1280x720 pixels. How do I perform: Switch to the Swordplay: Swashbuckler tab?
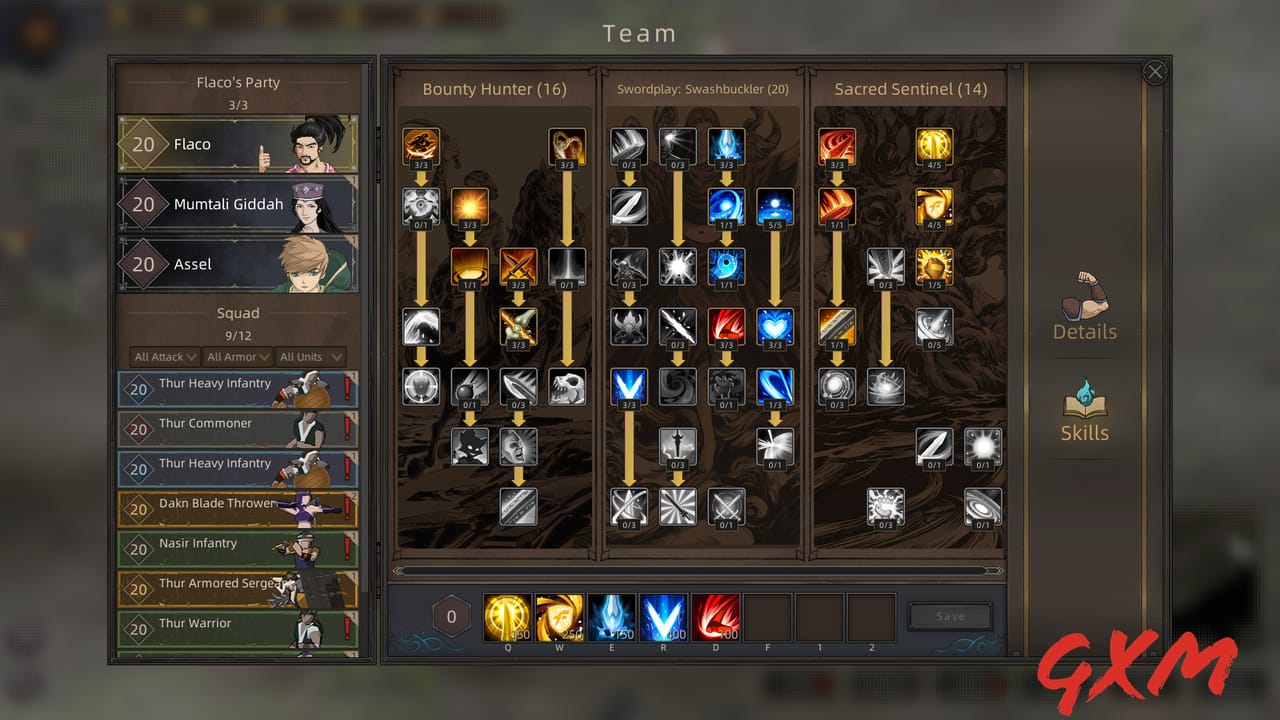tap(703, 89)
